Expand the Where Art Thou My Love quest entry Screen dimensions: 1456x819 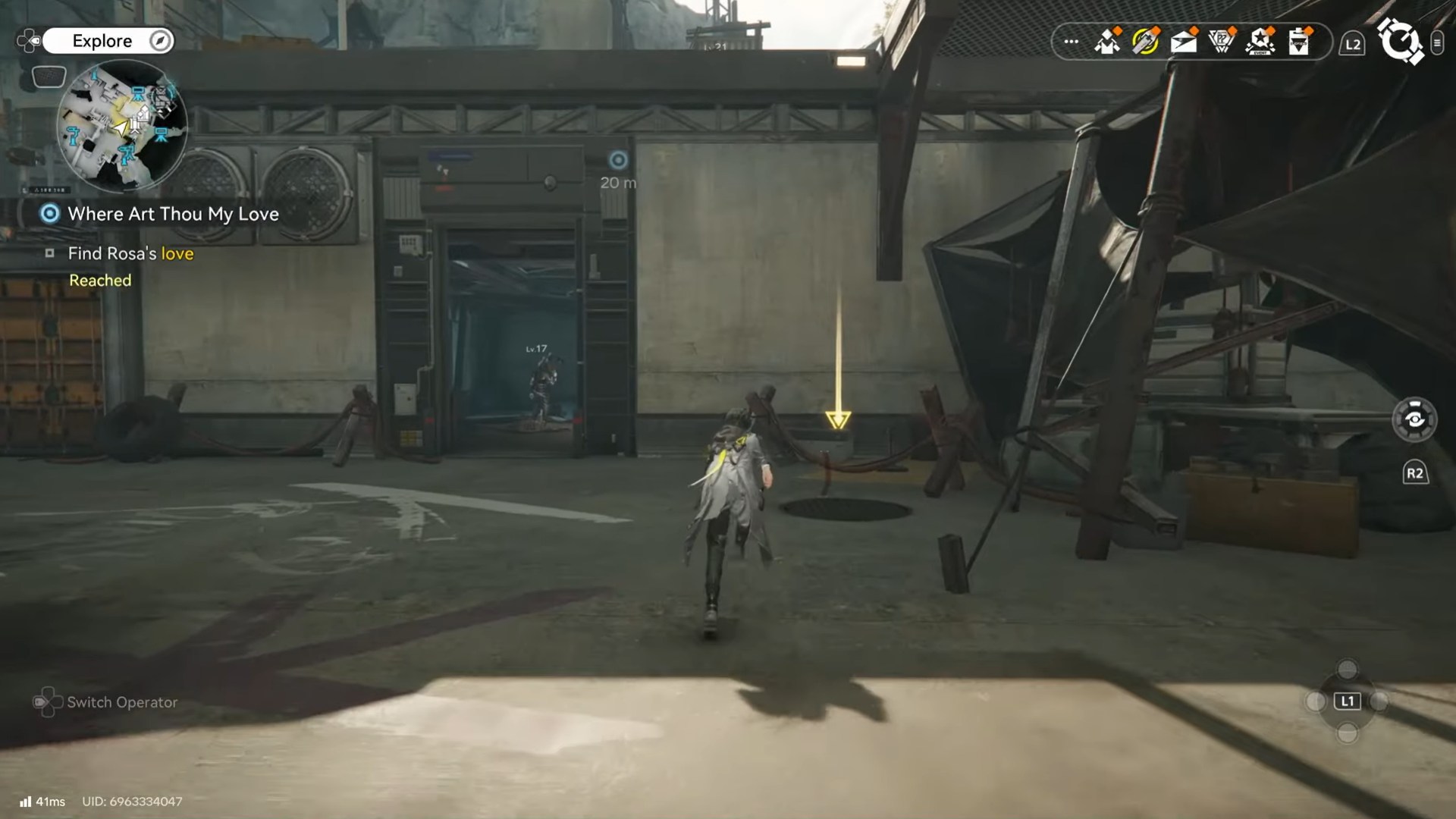(173, 215)
